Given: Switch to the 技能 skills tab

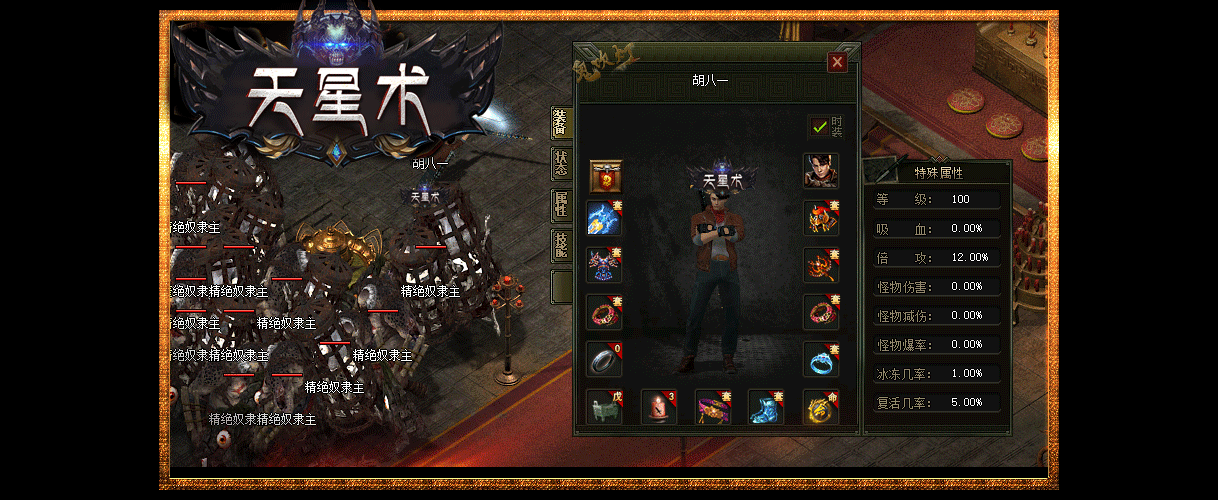Looking at the screenshot, I should pyautogui.click(x=561, y=247).
